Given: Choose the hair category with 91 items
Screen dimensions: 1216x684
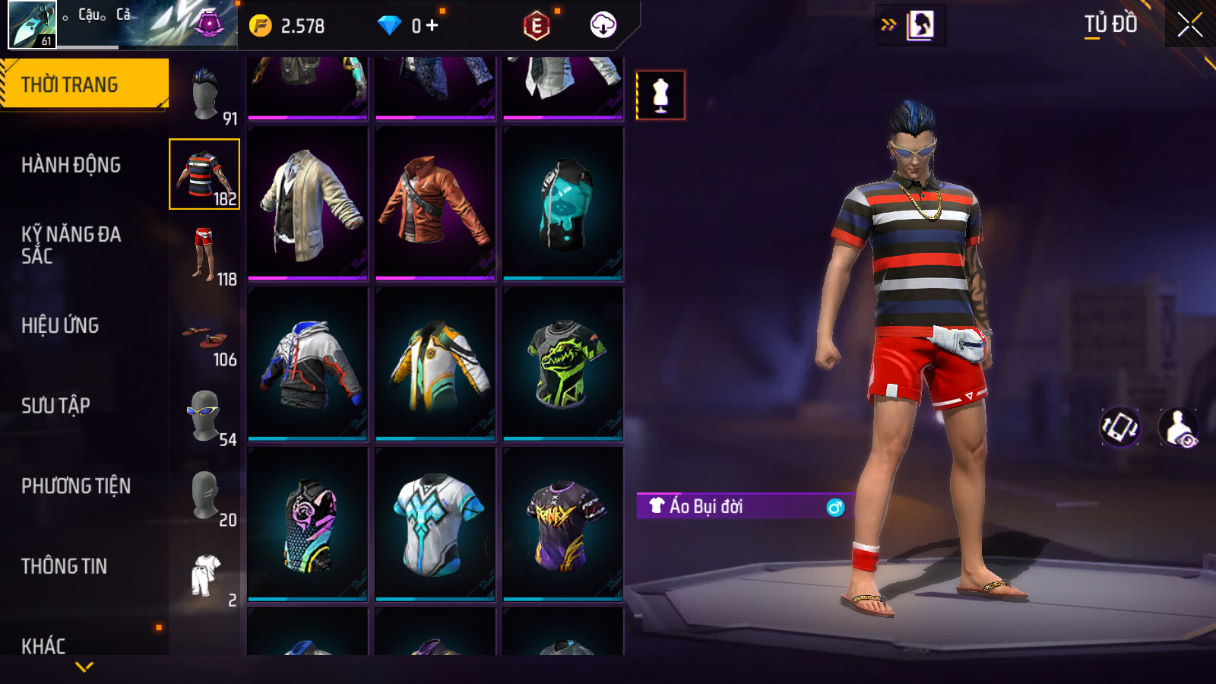Looking at the screenshot, I should coord(205,95).
